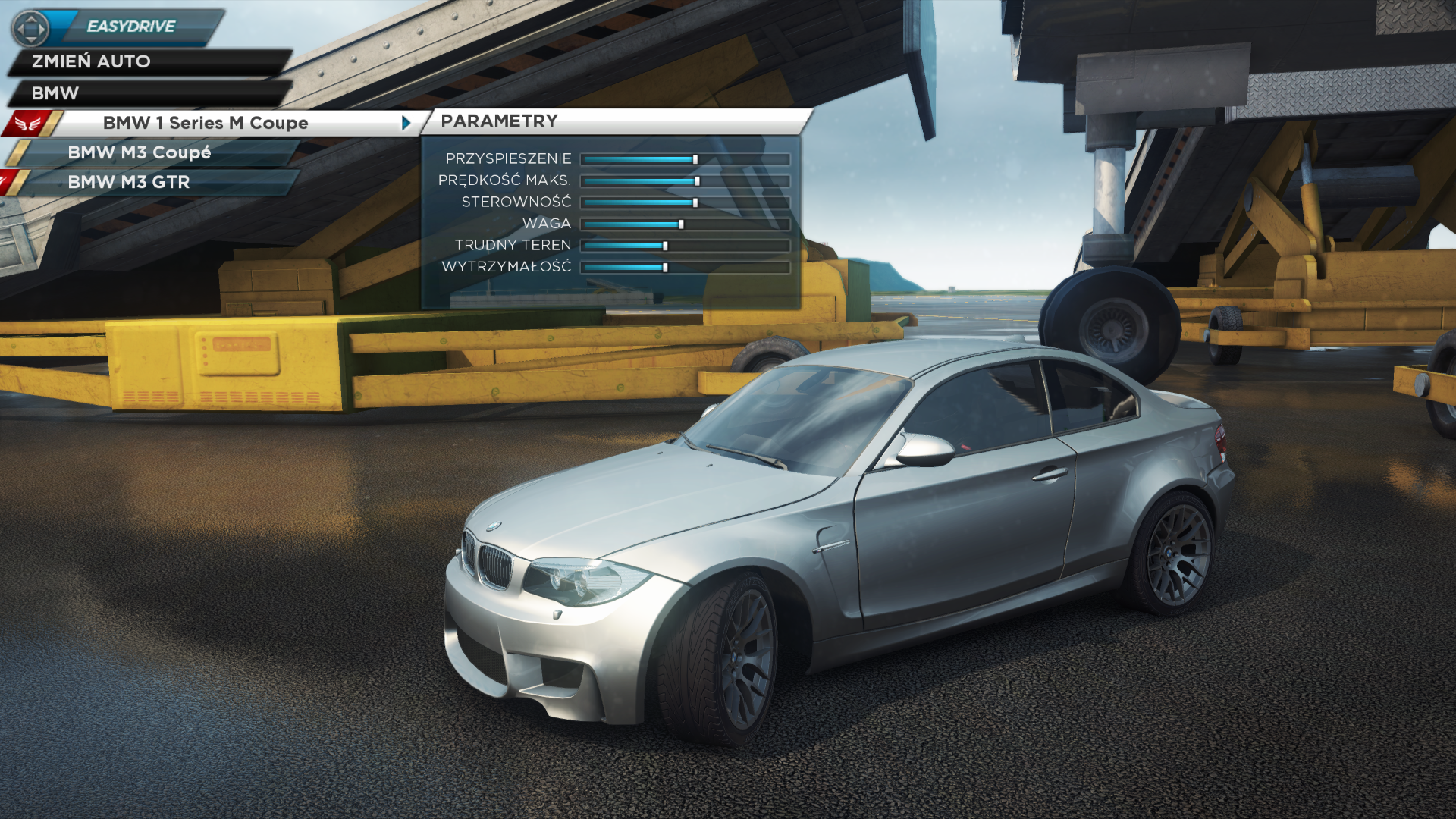This screenshot has width=1456, height=819.
Task: Click the EasyDrive d-pad icon
Action: (30, 29)
